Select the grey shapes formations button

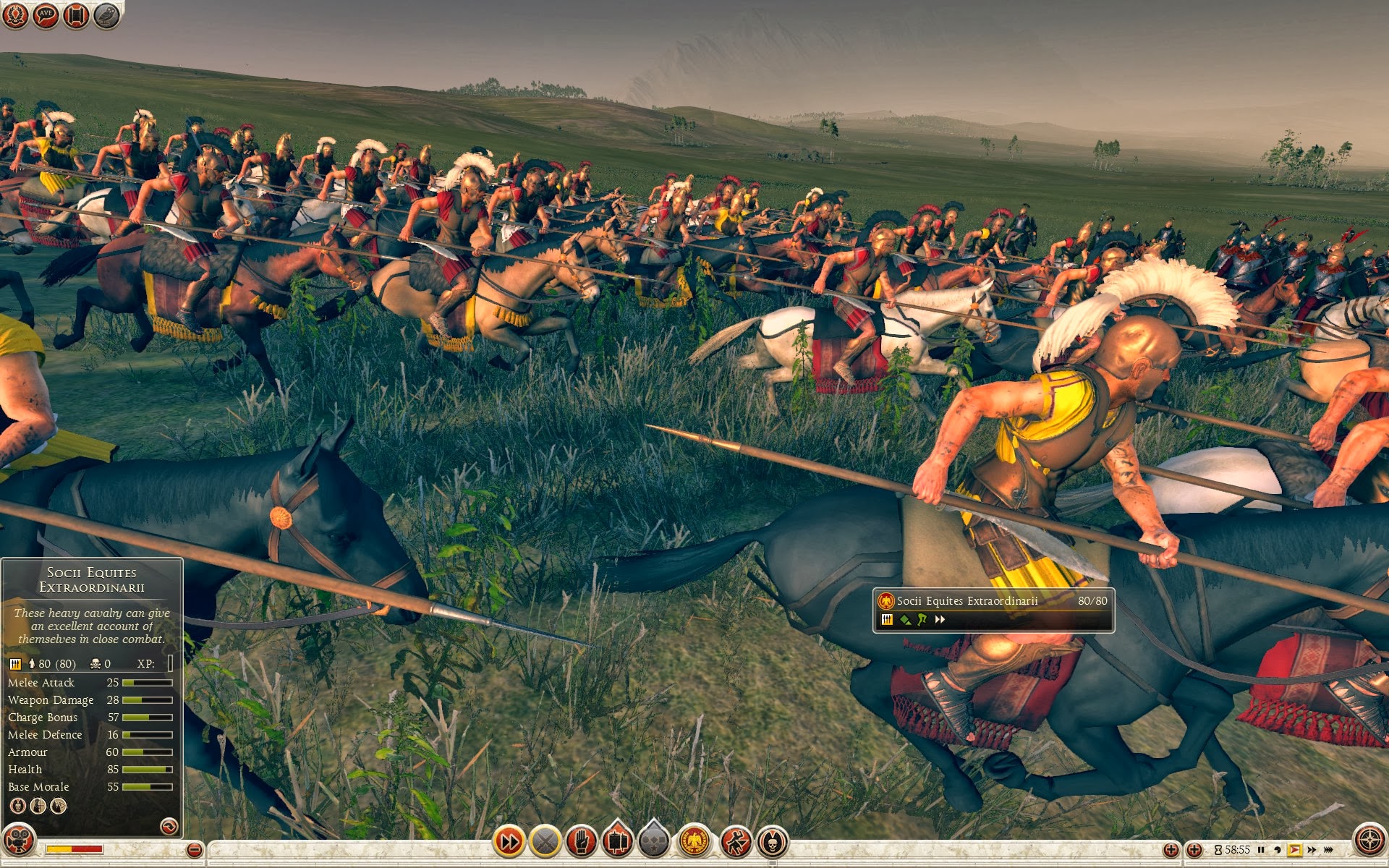tap(655, 841)
